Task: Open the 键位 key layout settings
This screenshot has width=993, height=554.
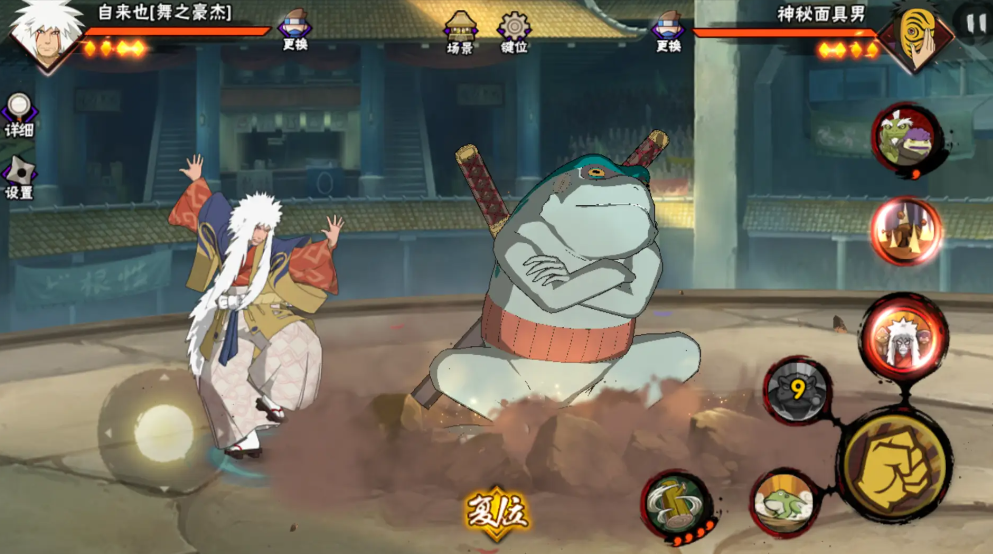Action: tap(514, 31)
